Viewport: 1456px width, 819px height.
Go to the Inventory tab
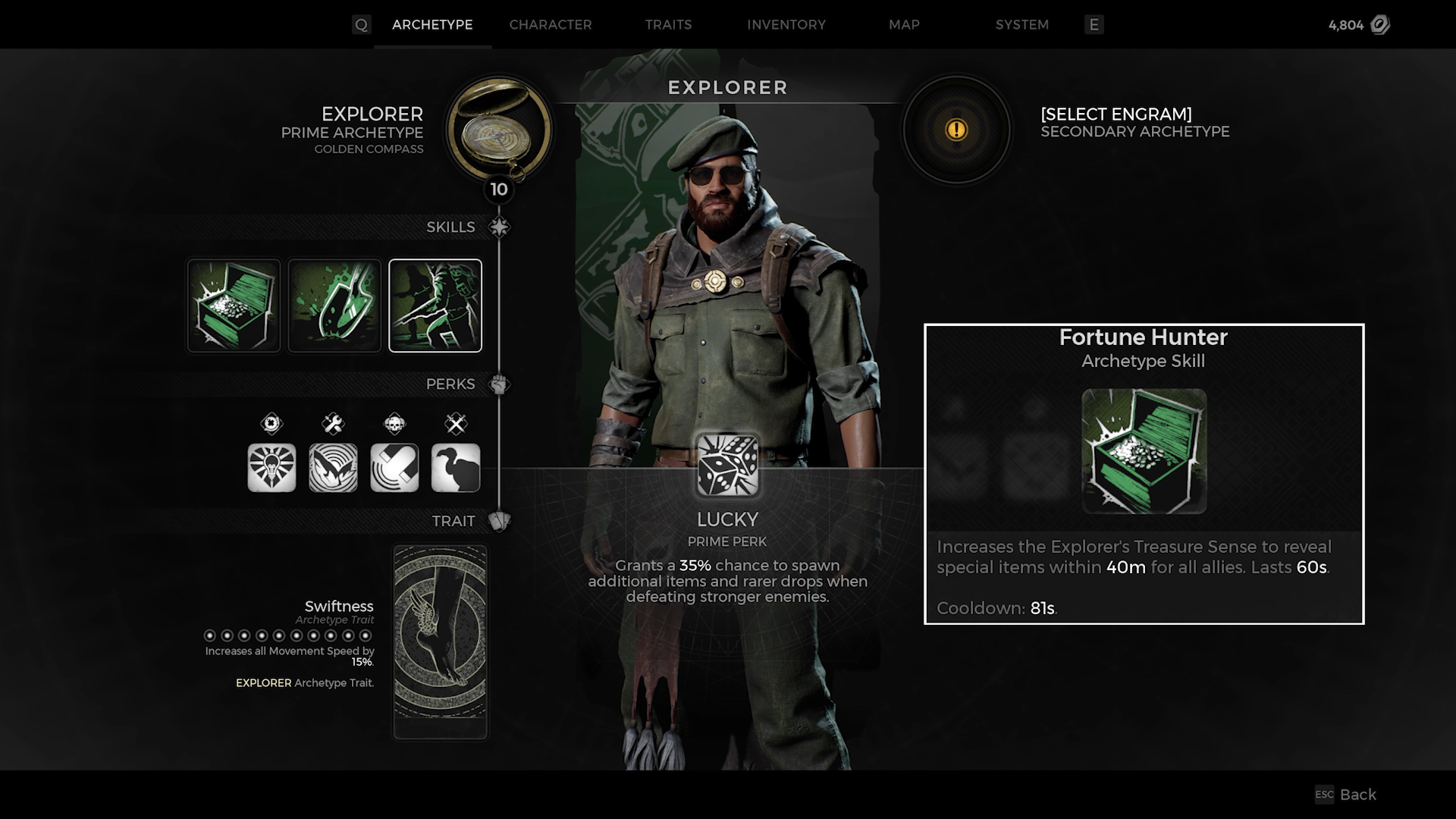point(786,24)
